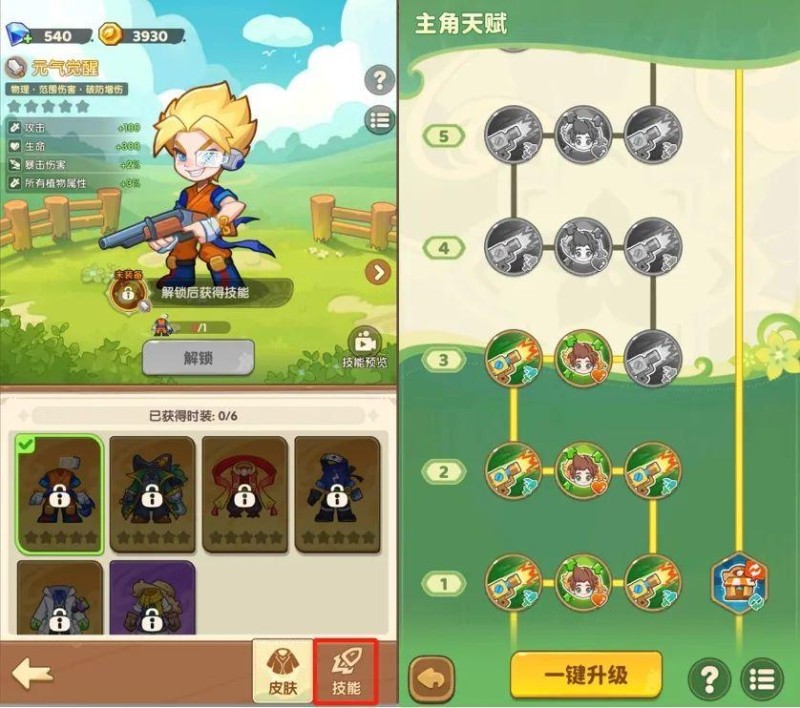Open help next to the upgrade button
Image resolution: width=800 pixels, height=708 pixels.
709,679
